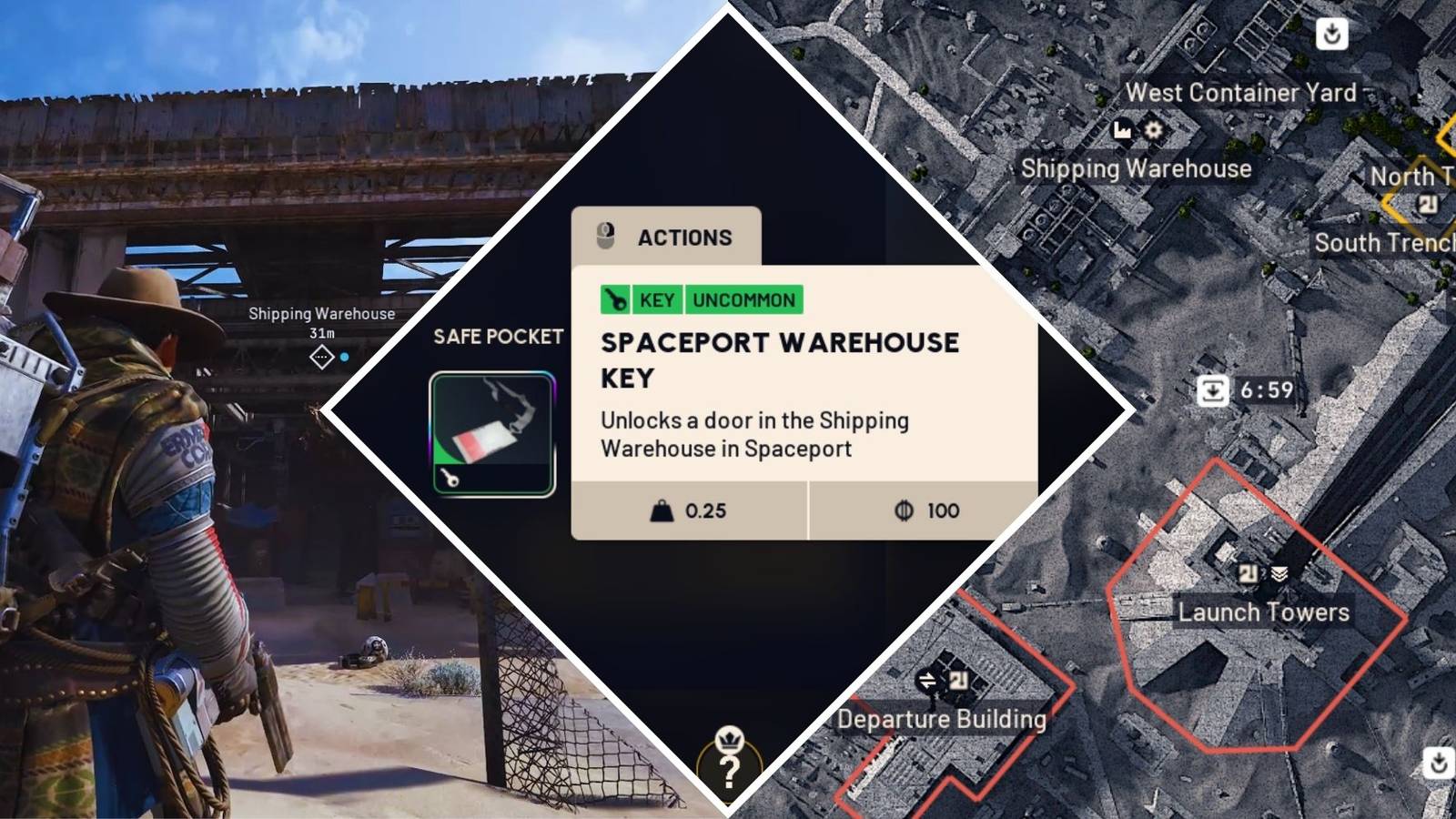The width and height of the screenshot is (1456, 819).
Task: Open the extraction icon in the top right corner
Action: pos(1332,34)
